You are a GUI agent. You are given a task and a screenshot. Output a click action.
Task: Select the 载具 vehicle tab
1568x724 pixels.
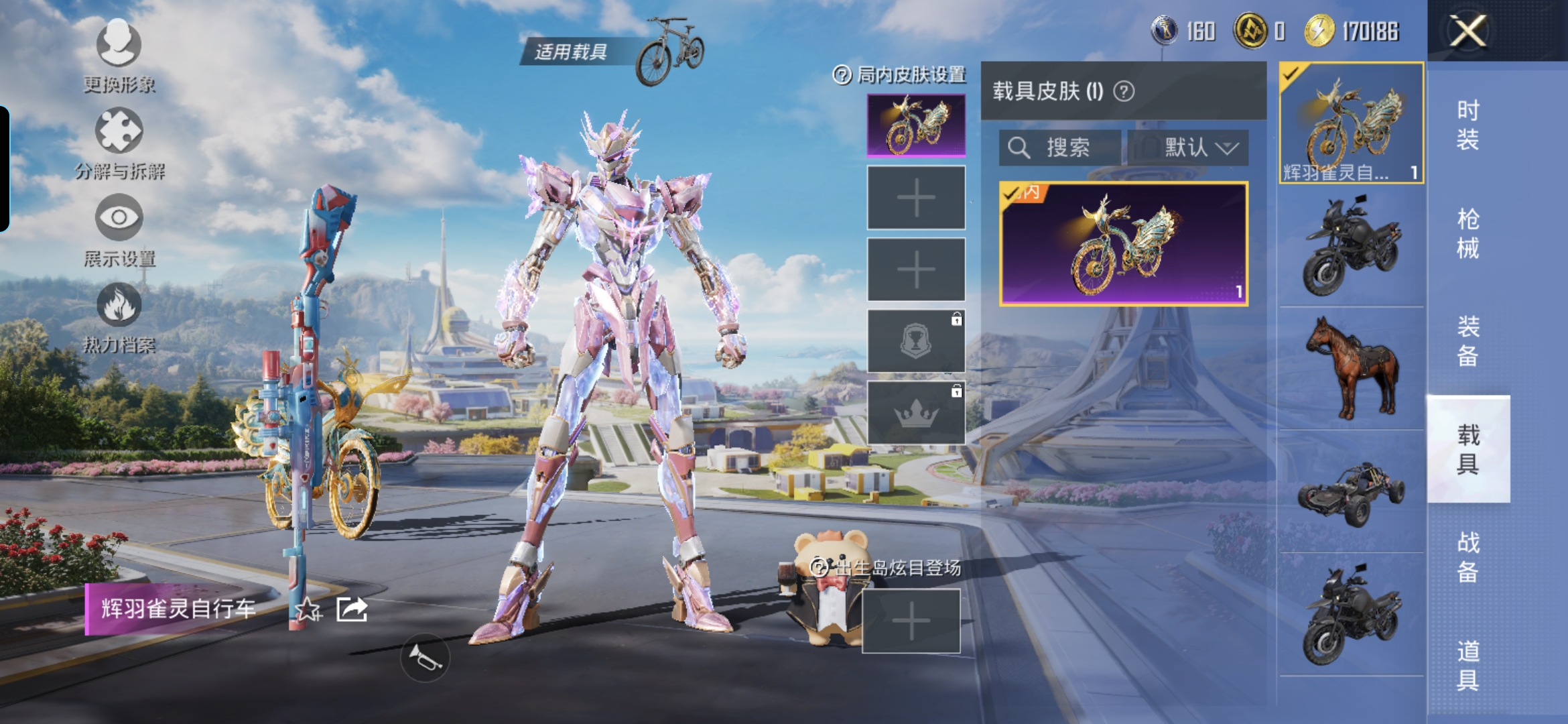[x=1467, y=449]
